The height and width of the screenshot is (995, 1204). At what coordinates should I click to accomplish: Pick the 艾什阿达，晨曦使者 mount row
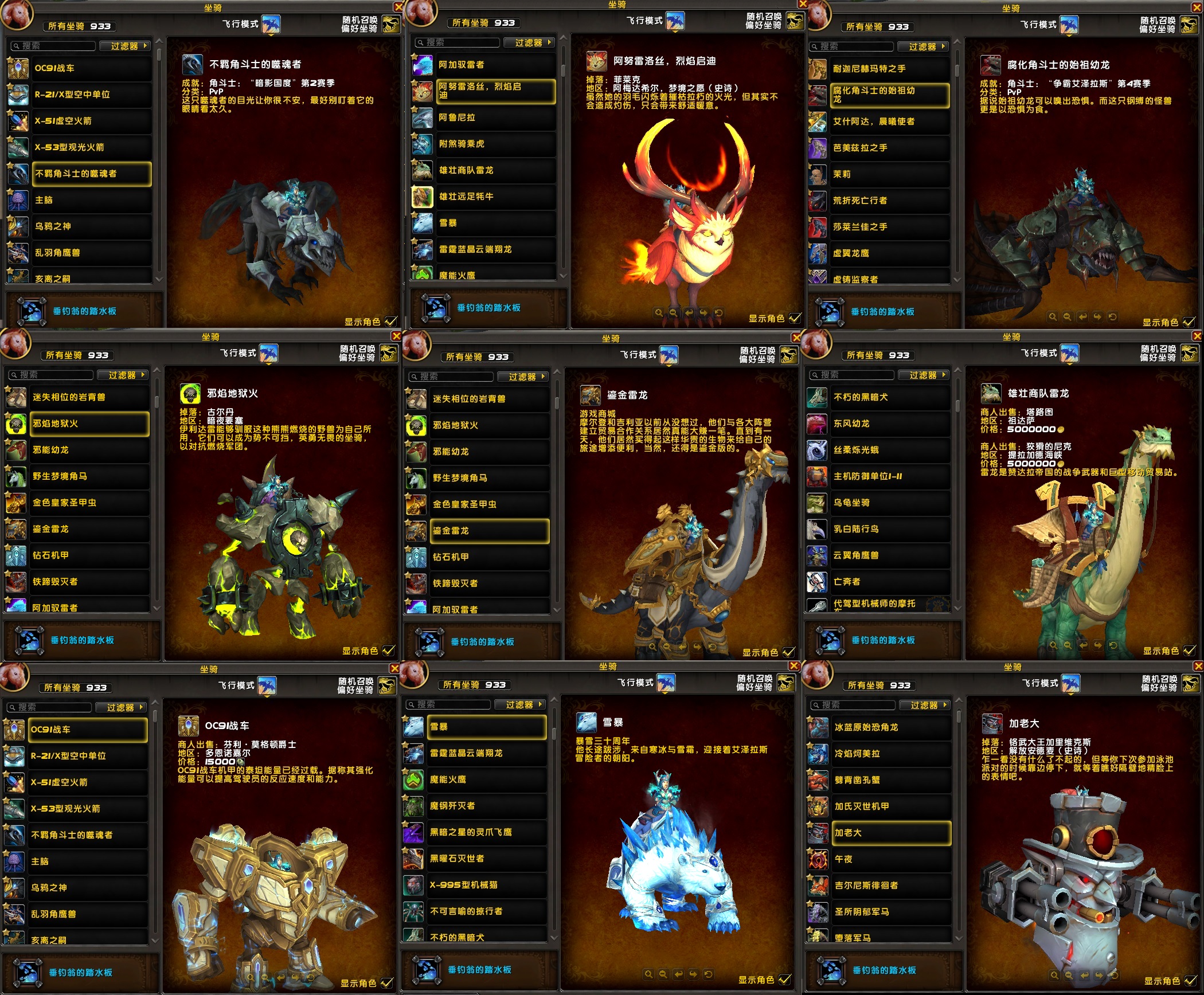click(x=890, y=122)
